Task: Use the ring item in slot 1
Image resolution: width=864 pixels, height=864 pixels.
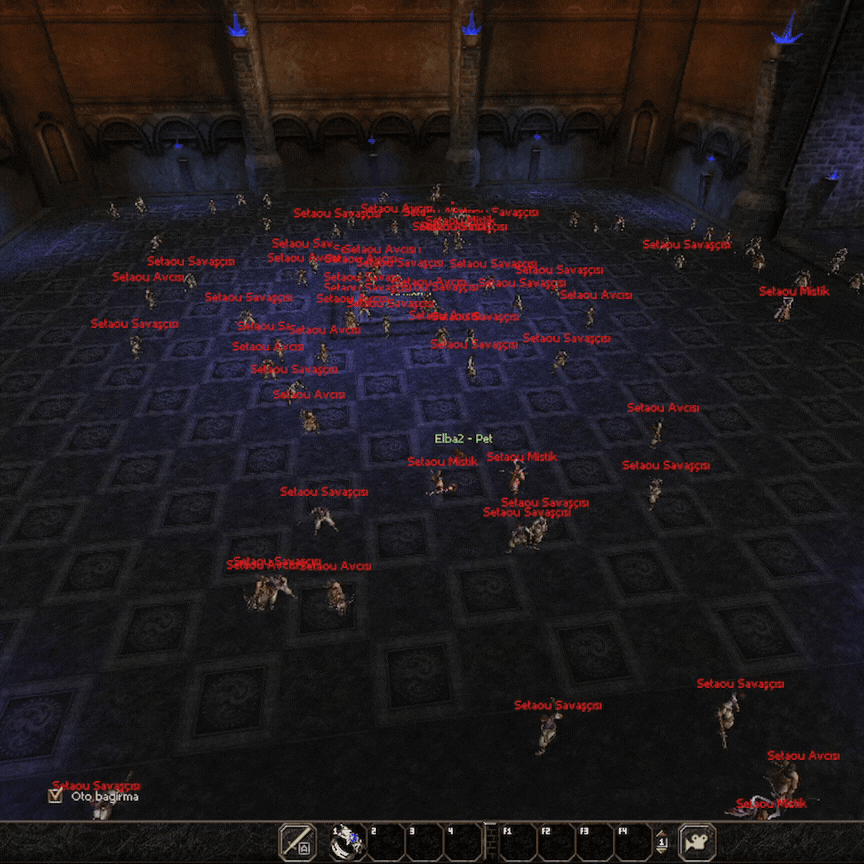Action: tap(347, 842)
